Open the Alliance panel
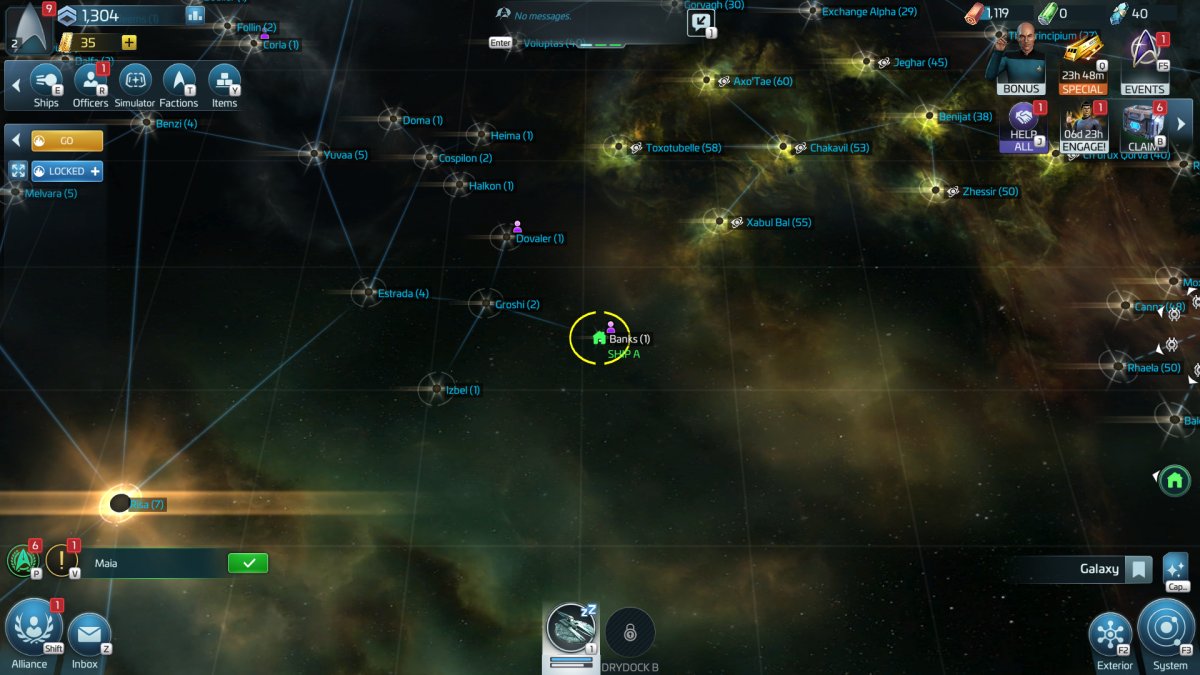 tap(33, 629)
